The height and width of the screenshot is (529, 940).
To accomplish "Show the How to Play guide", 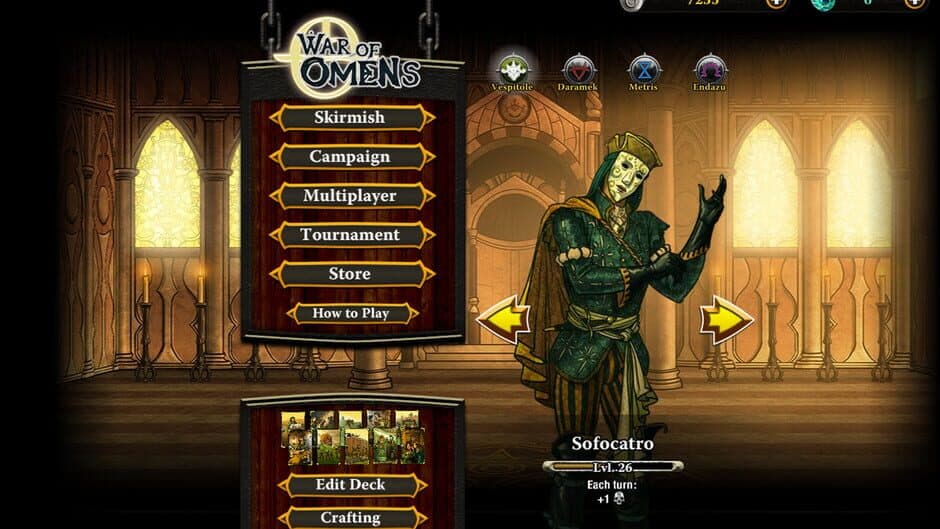I will pos(350,313).
